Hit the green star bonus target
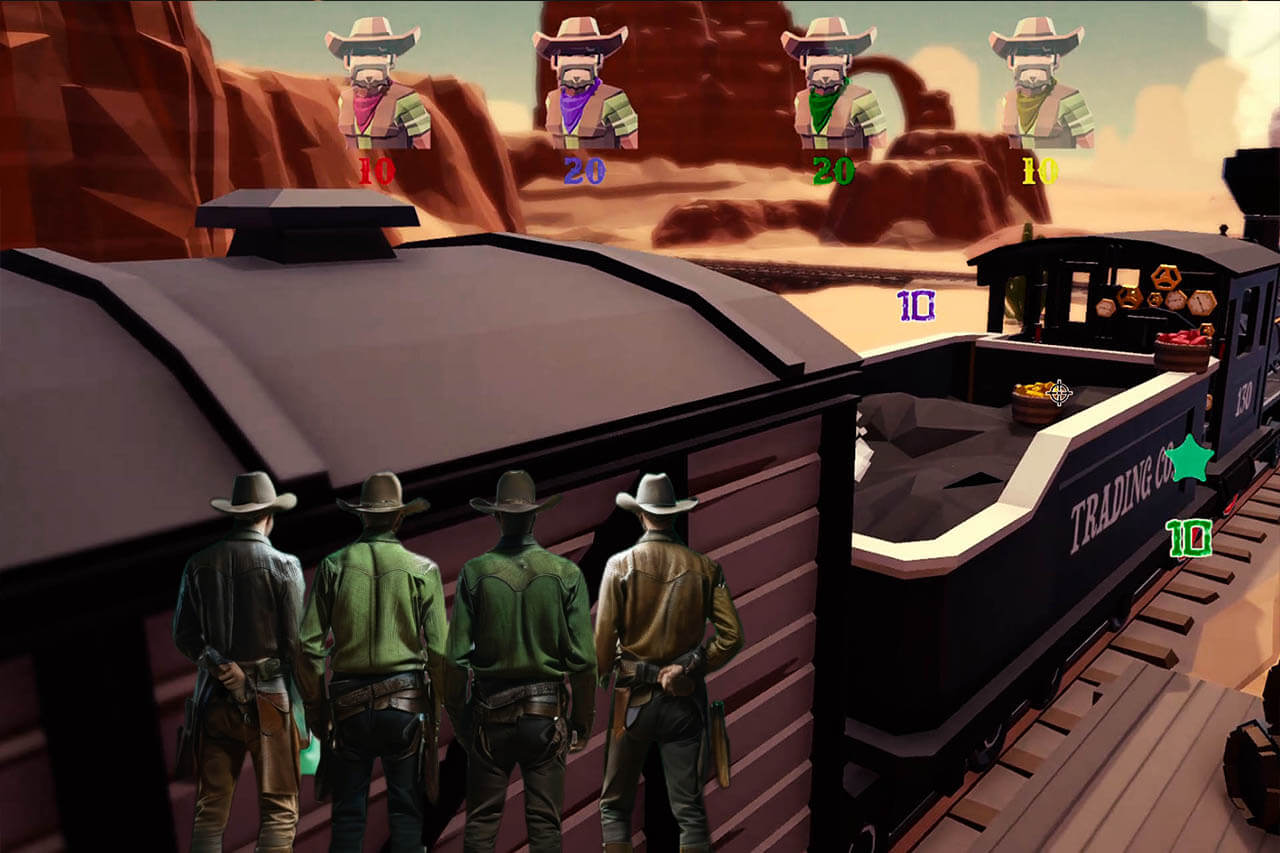The width and height of the screenshot is (1280, 853). (x=1189, y=459)
